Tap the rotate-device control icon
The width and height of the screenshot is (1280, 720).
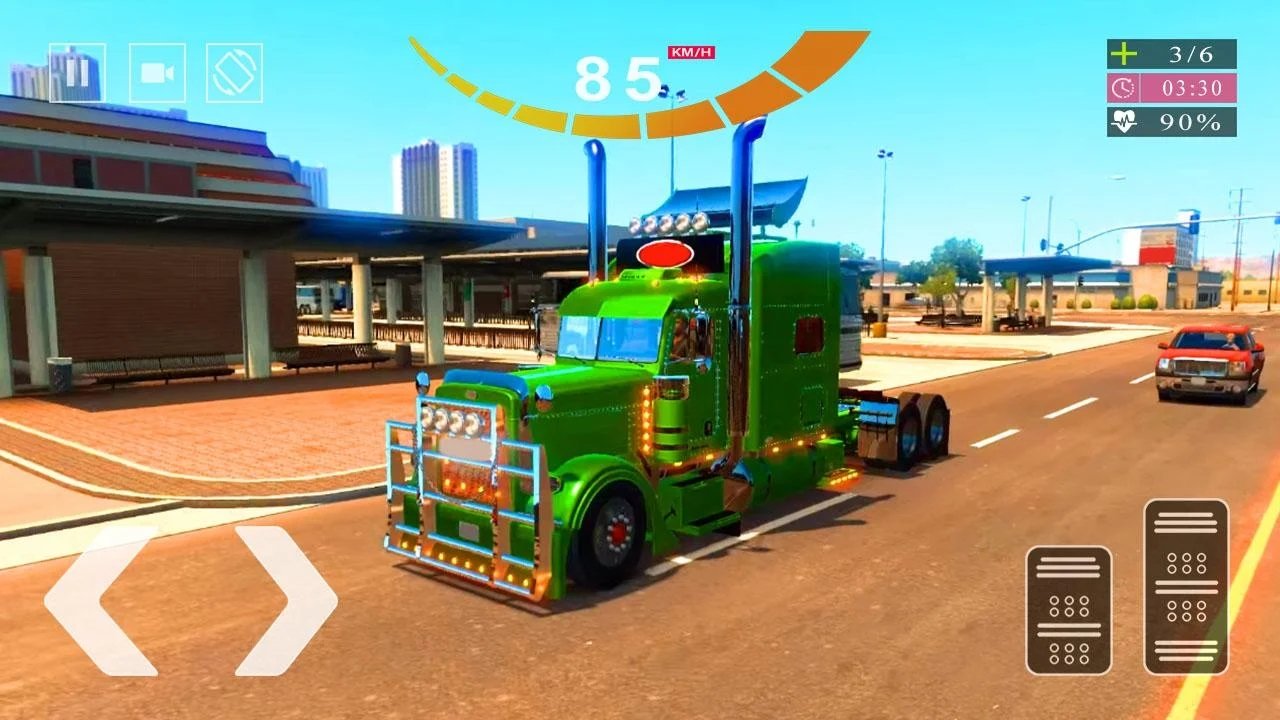[x=234, y=73]
